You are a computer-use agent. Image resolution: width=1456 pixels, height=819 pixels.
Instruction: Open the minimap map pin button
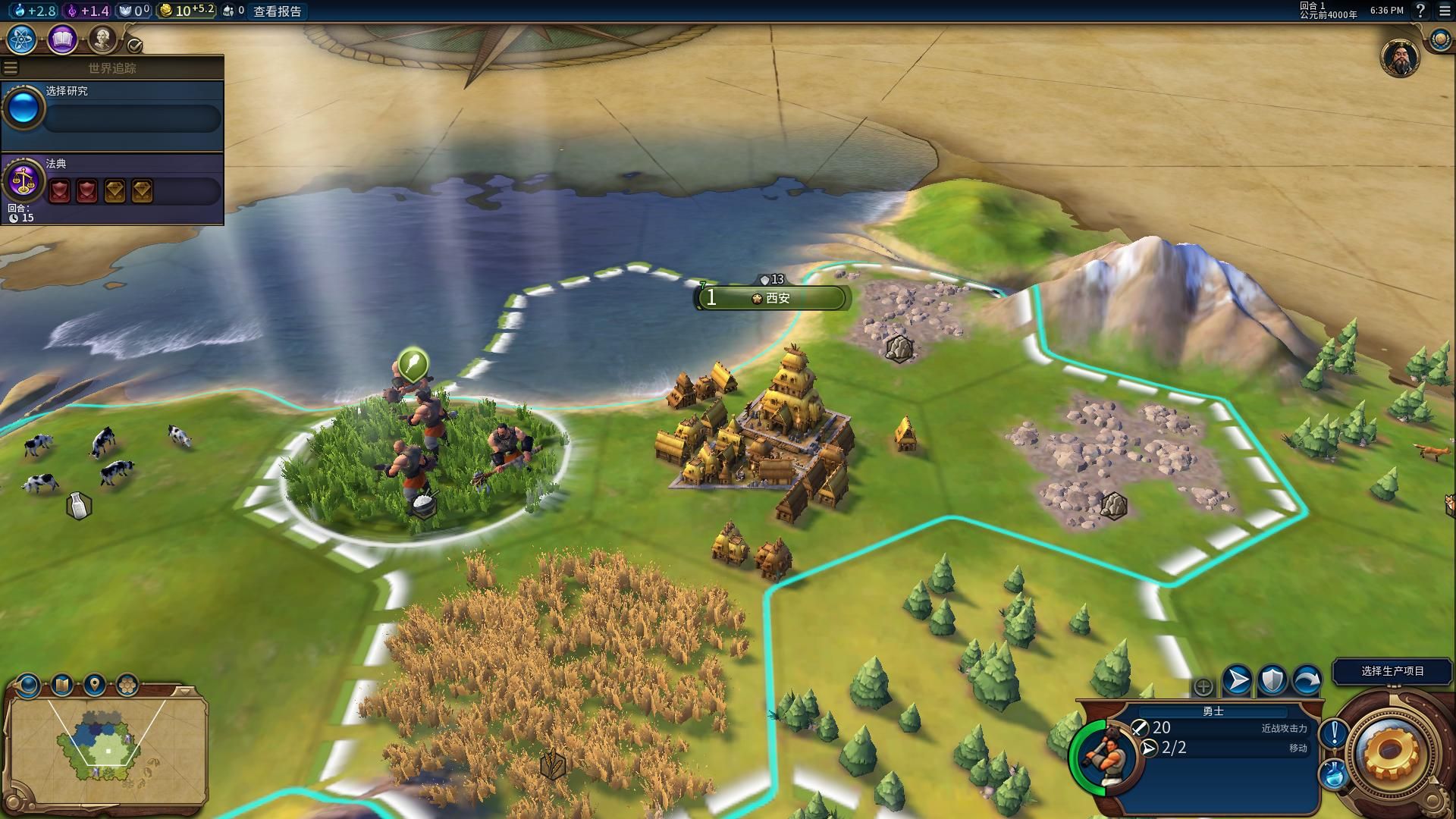coord(94,686)
